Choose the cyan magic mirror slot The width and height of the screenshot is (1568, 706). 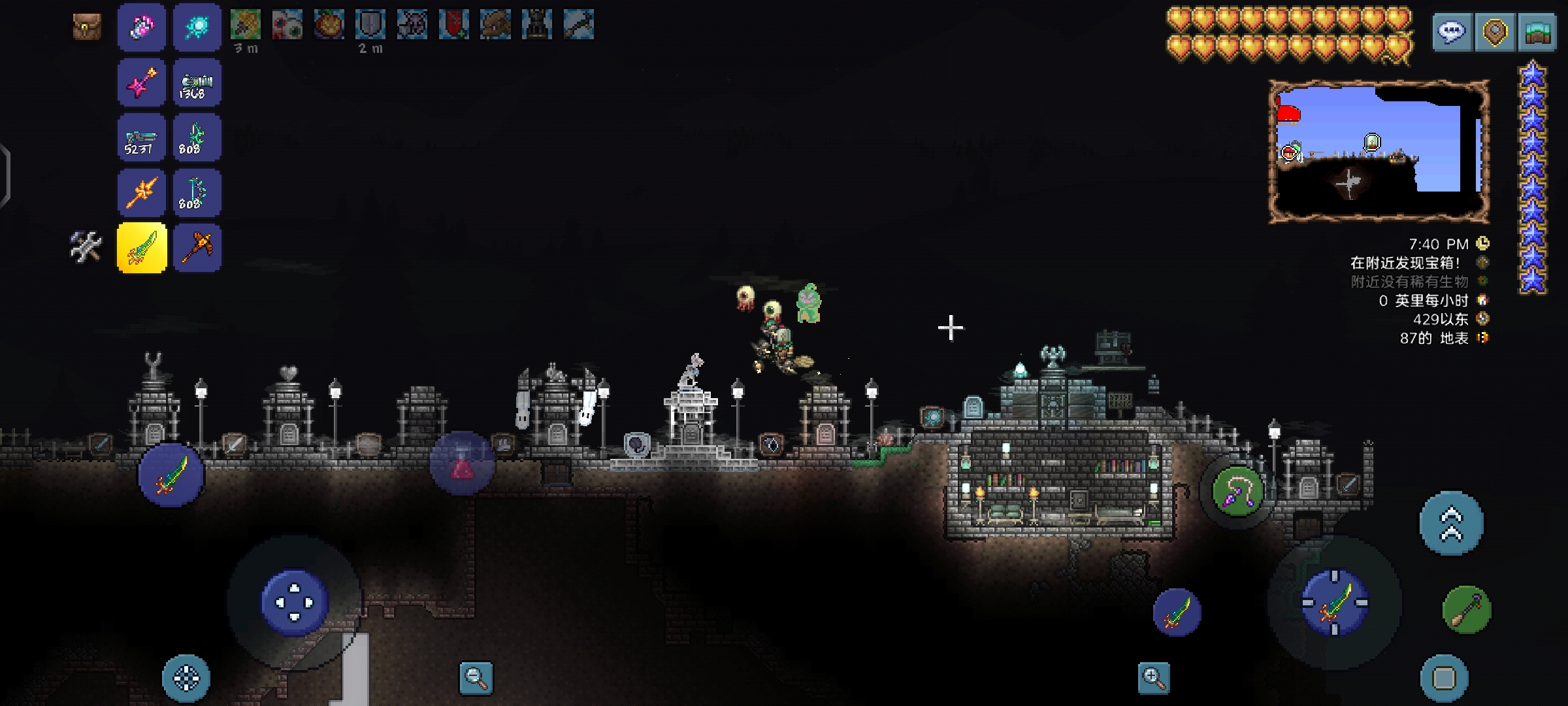(x=197, y=27)
